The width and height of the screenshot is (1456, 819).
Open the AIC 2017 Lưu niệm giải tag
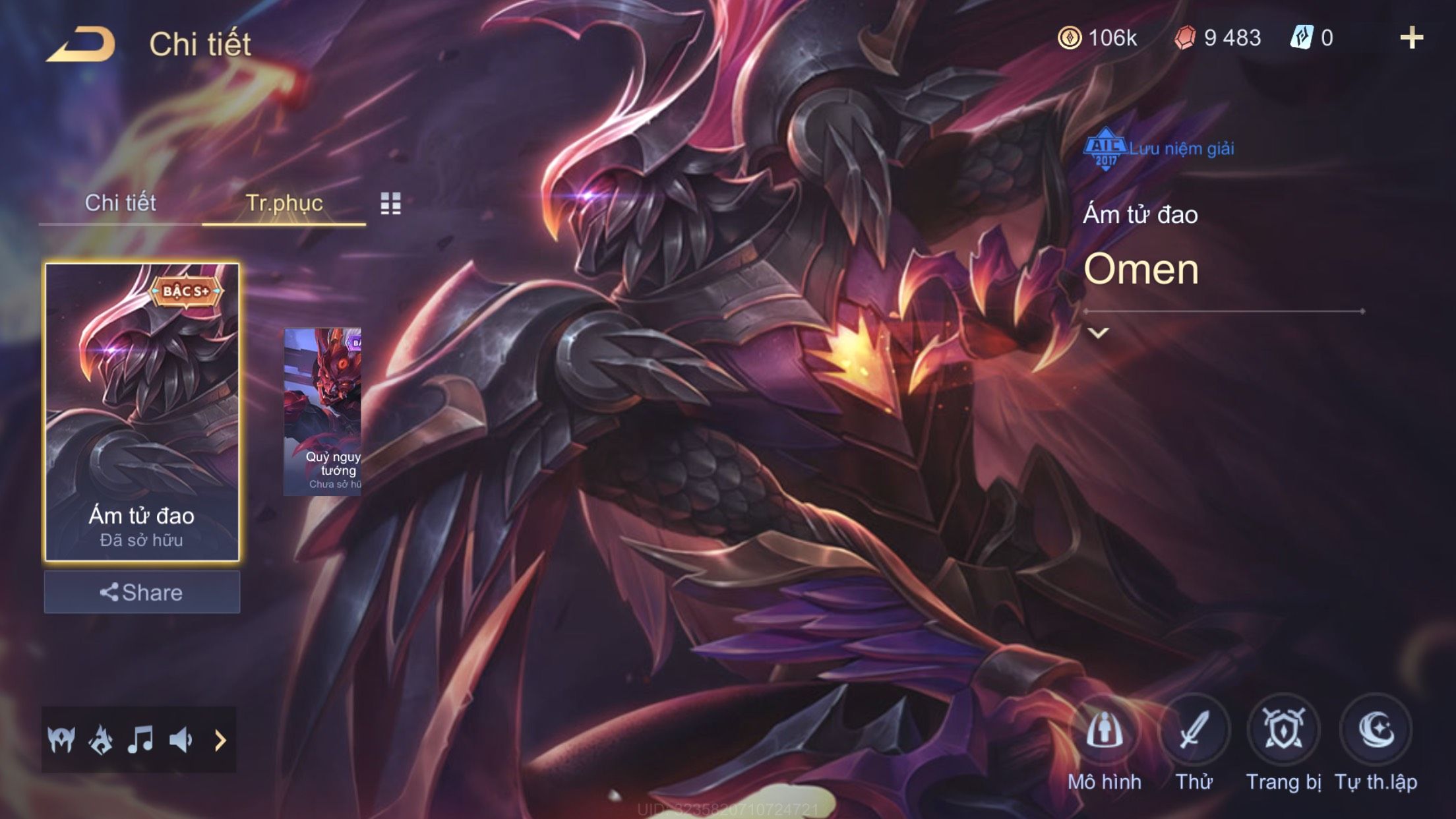[1159, 149]
